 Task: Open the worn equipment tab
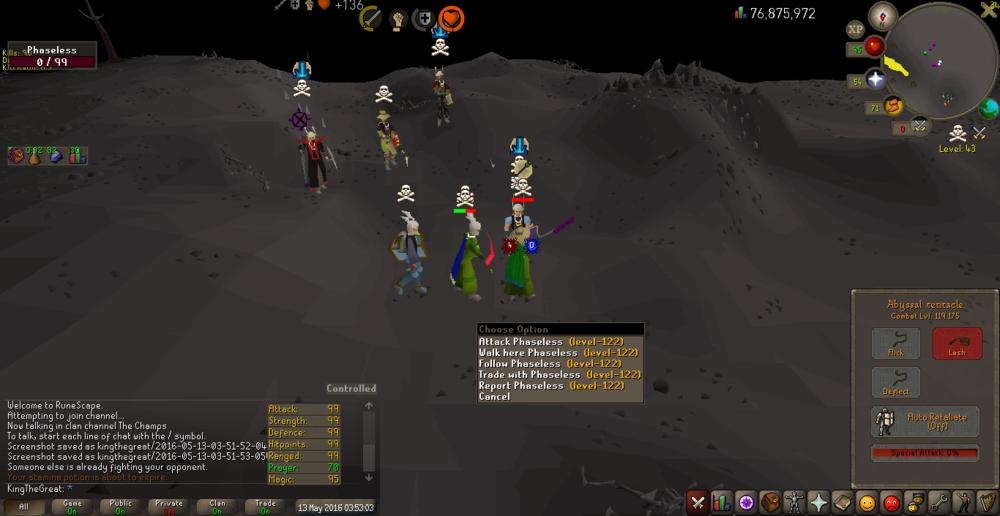coord(794,502)
